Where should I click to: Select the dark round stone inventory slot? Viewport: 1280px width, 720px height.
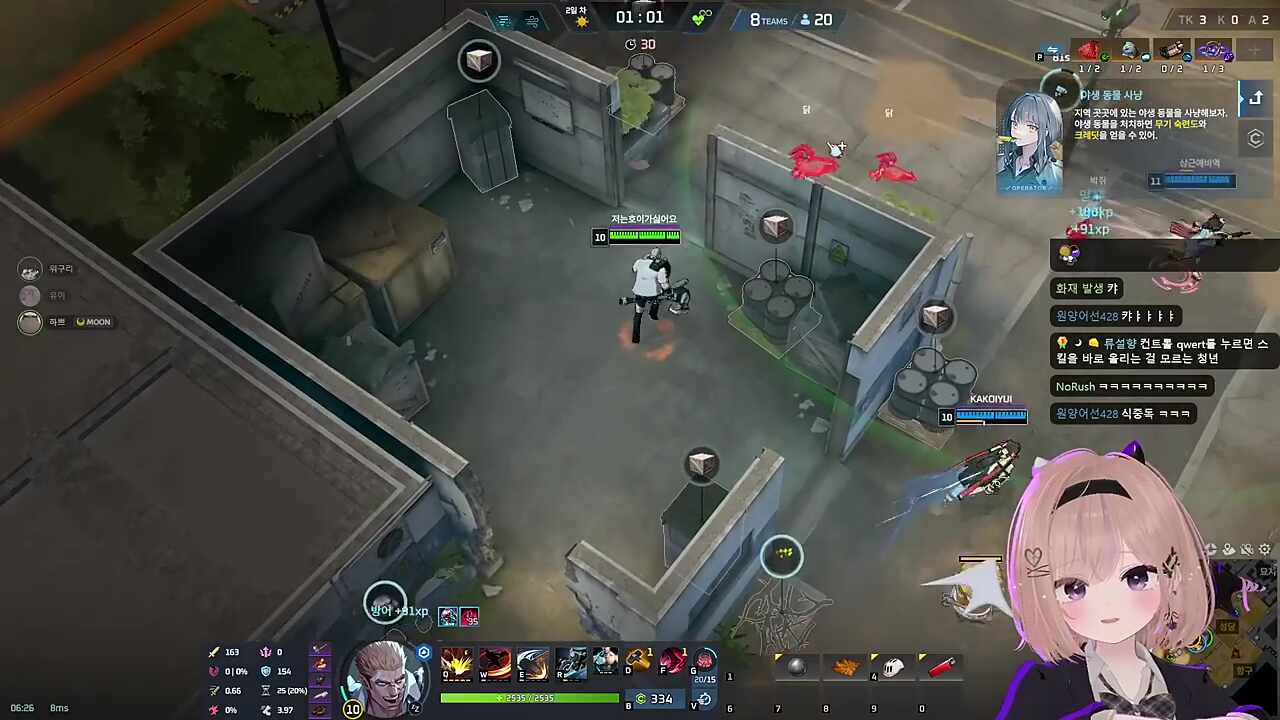[797, 667]
